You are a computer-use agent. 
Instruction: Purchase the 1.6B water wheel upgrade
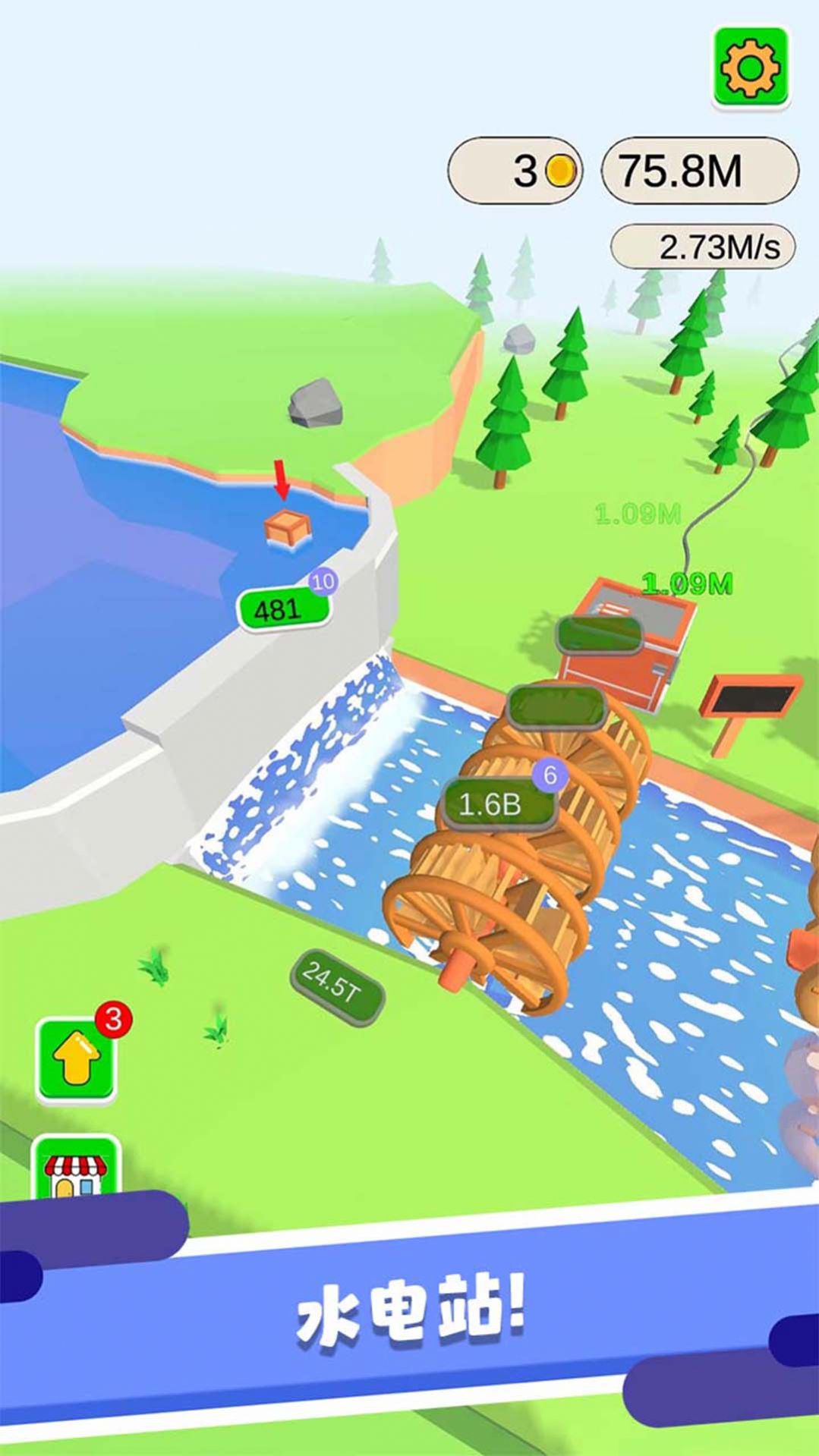click(x=497, y=804)
